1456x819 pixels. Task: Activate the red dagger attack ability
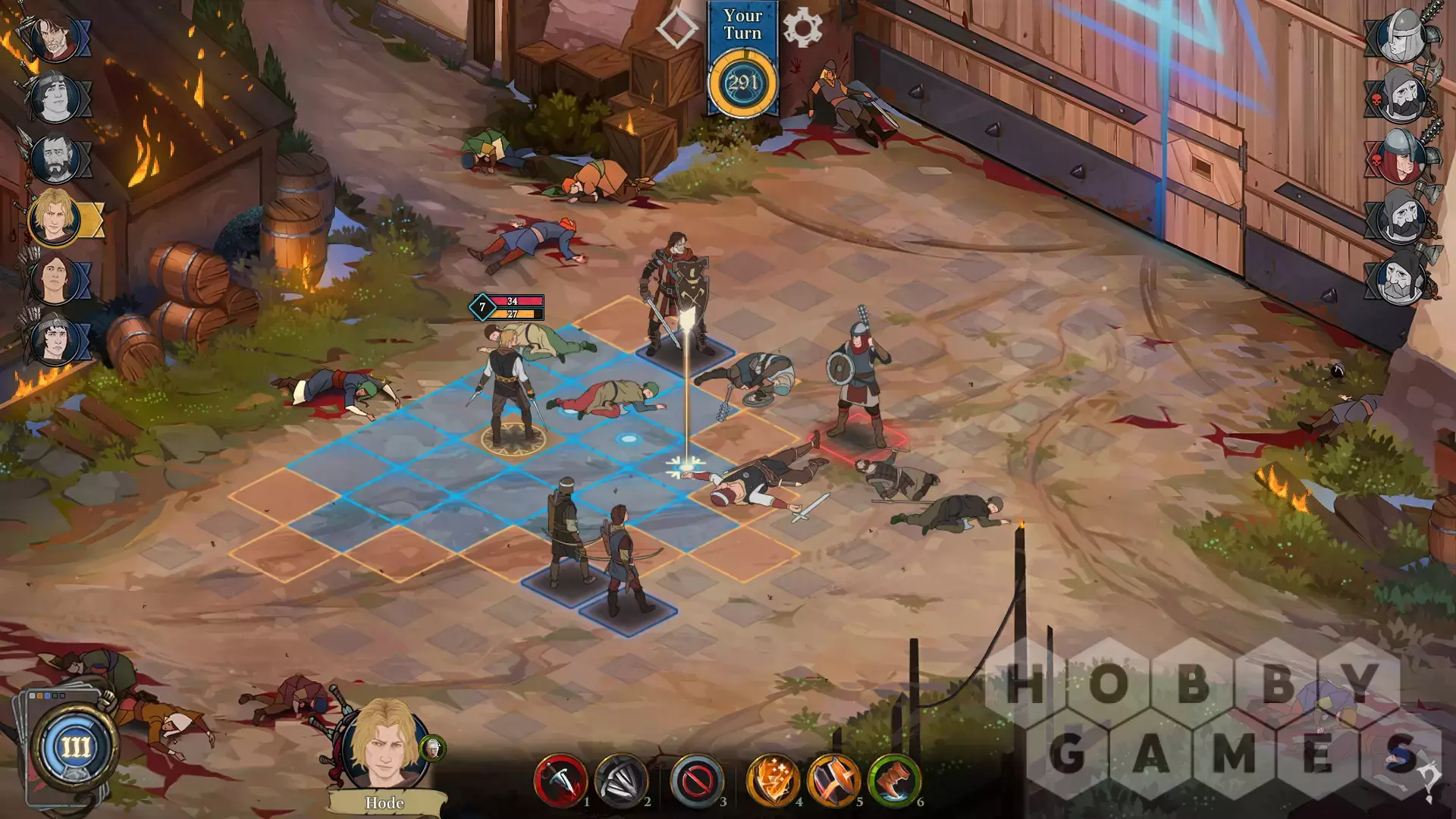560,780
